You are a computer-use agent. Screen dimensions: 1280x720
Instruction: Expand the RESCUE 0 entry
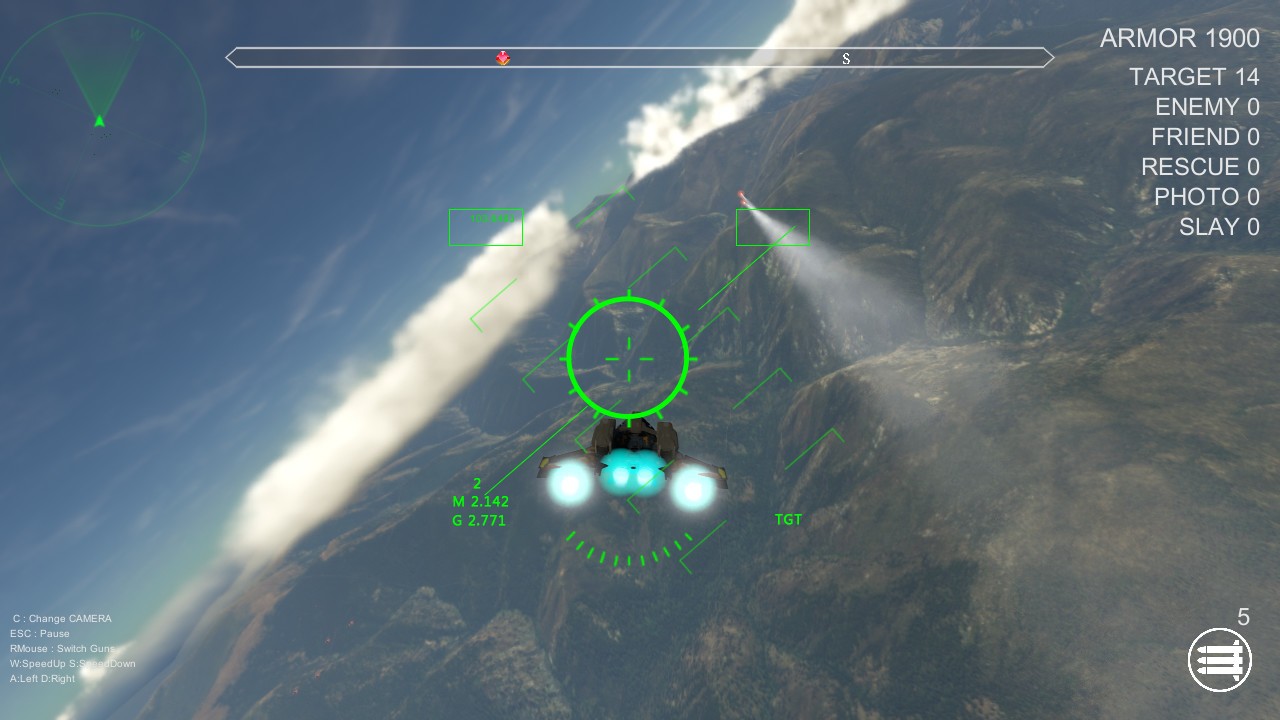[1200, 167]
